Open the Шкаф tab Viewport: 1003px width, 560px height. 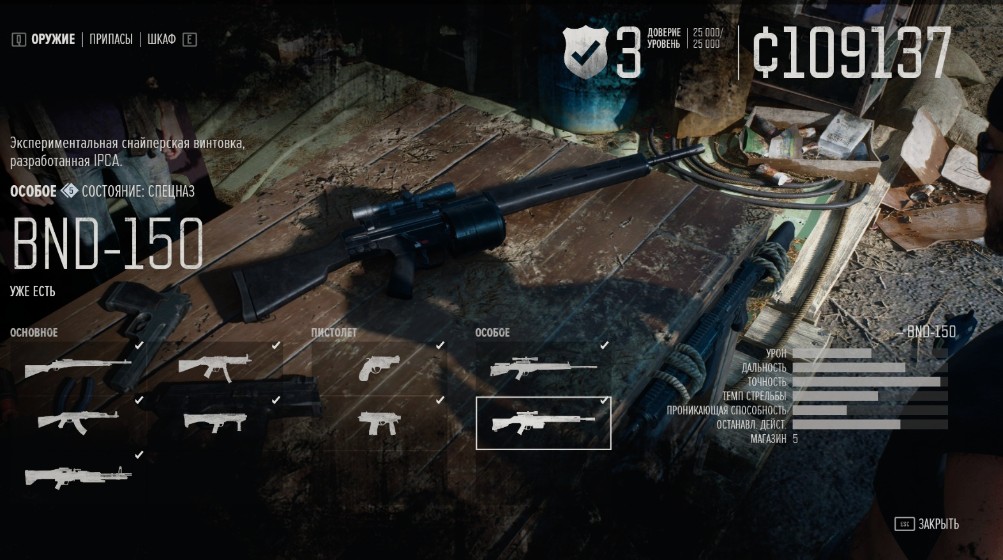(x=161, y=39)
